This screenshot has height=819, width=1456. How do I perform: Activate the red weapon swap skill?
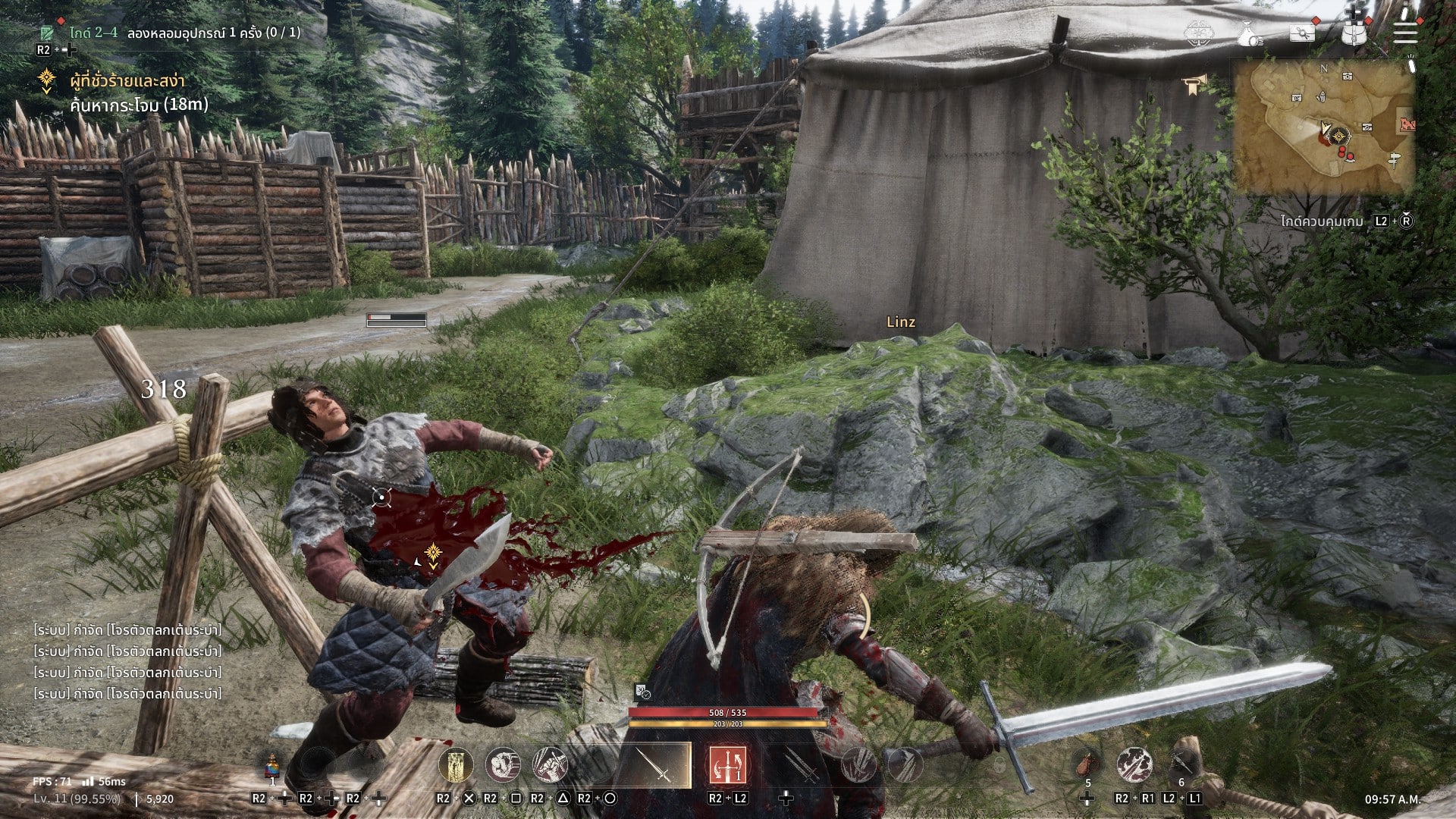click(727, 765)
